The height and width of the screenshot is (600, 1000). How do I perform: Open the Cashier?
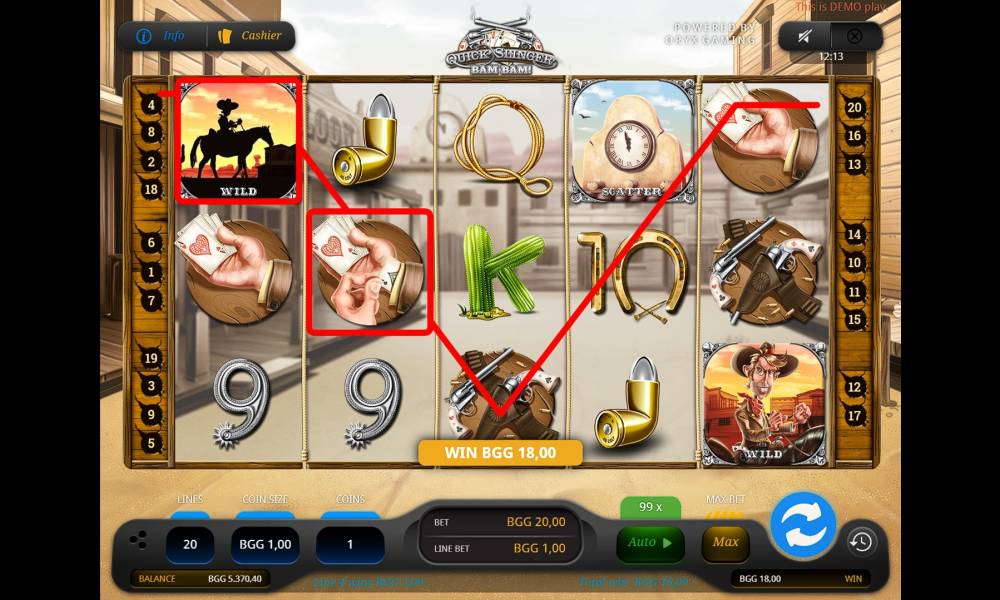(250, 36)
